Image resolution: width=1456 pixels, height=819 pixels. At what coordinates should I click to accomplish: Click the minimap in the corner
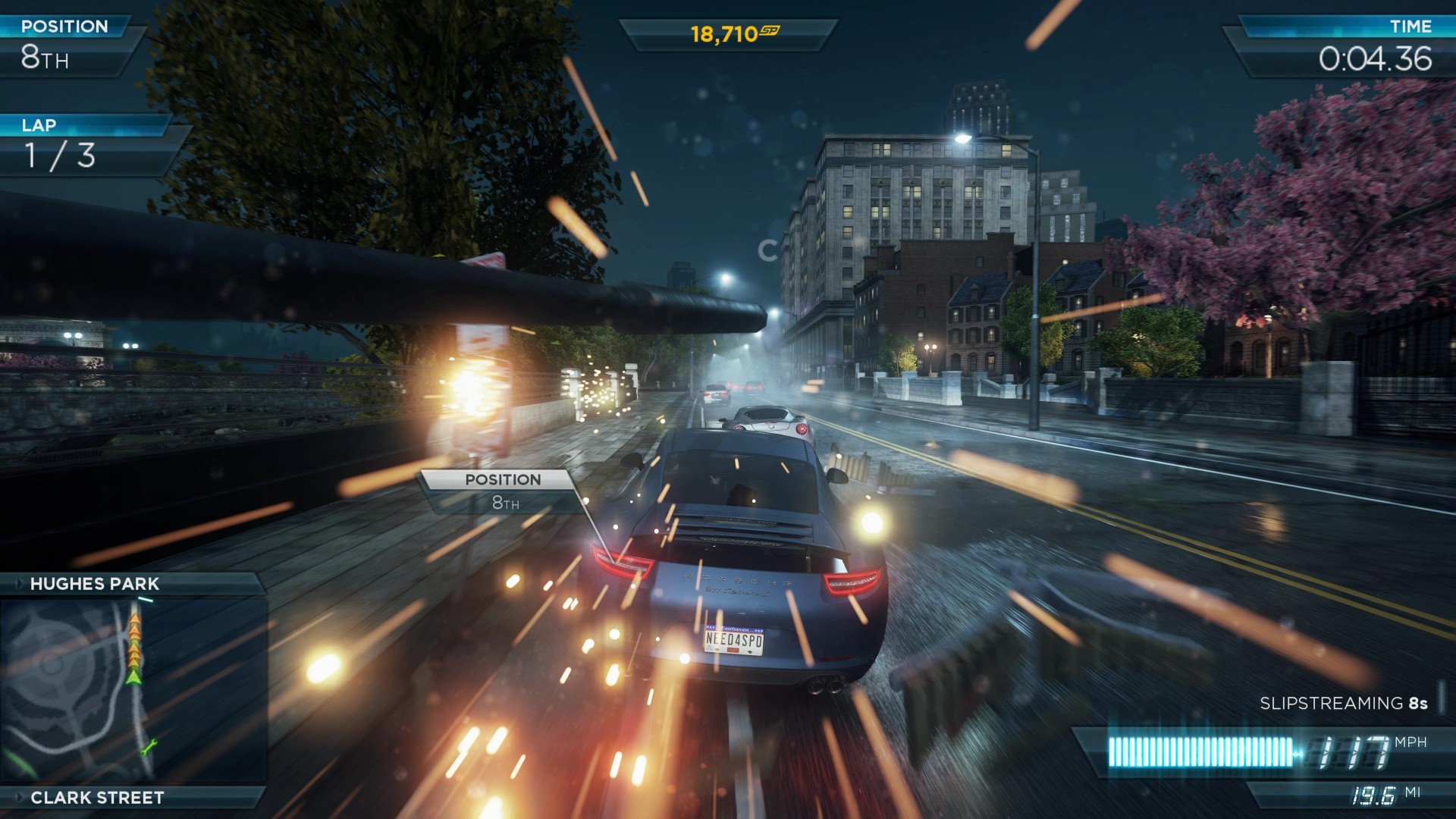tap(133, 690)
